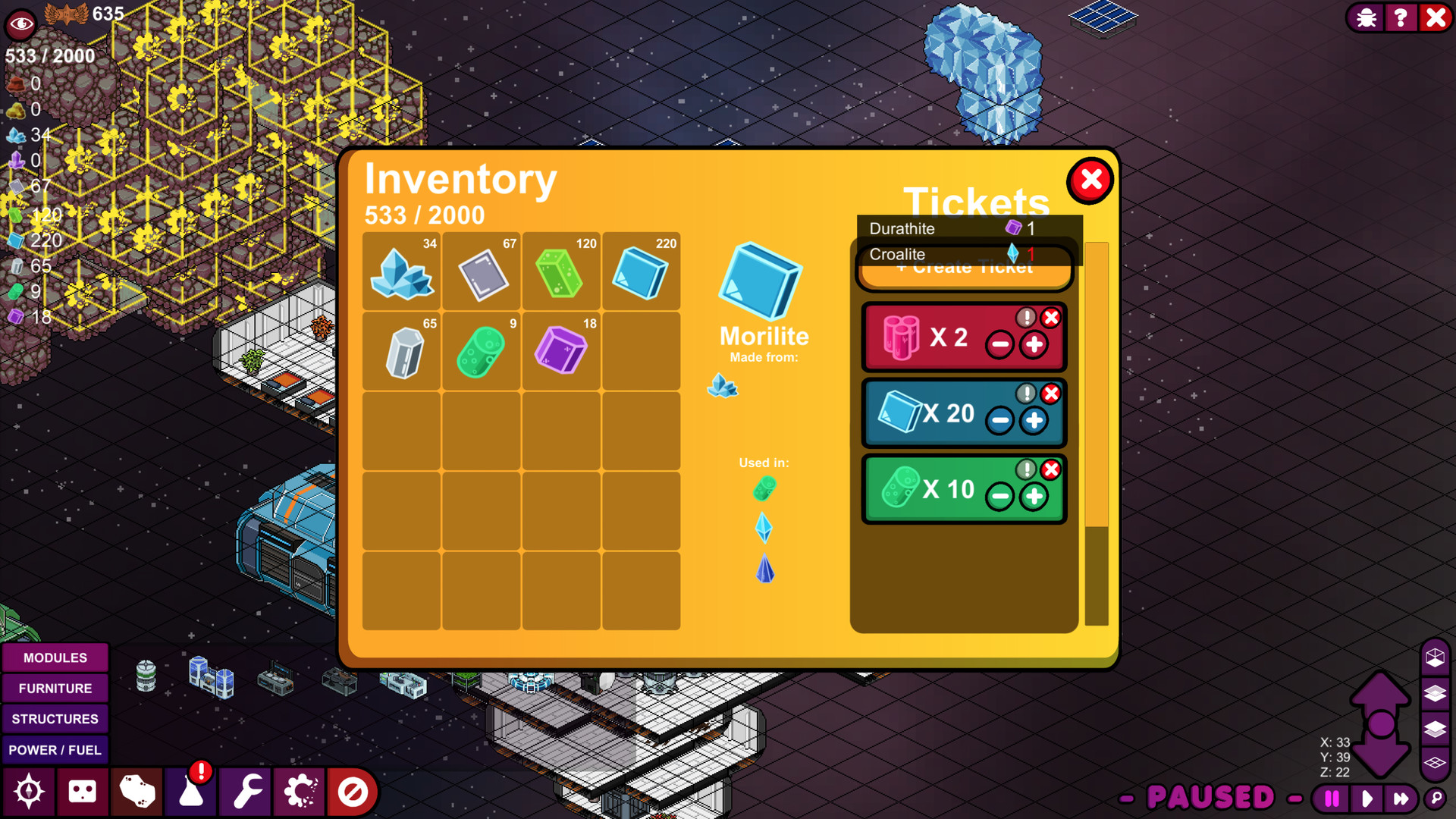Viewport: 1456px width, 819px height.
Task: Open the research flask with alert badge
Action: point(190,792)
